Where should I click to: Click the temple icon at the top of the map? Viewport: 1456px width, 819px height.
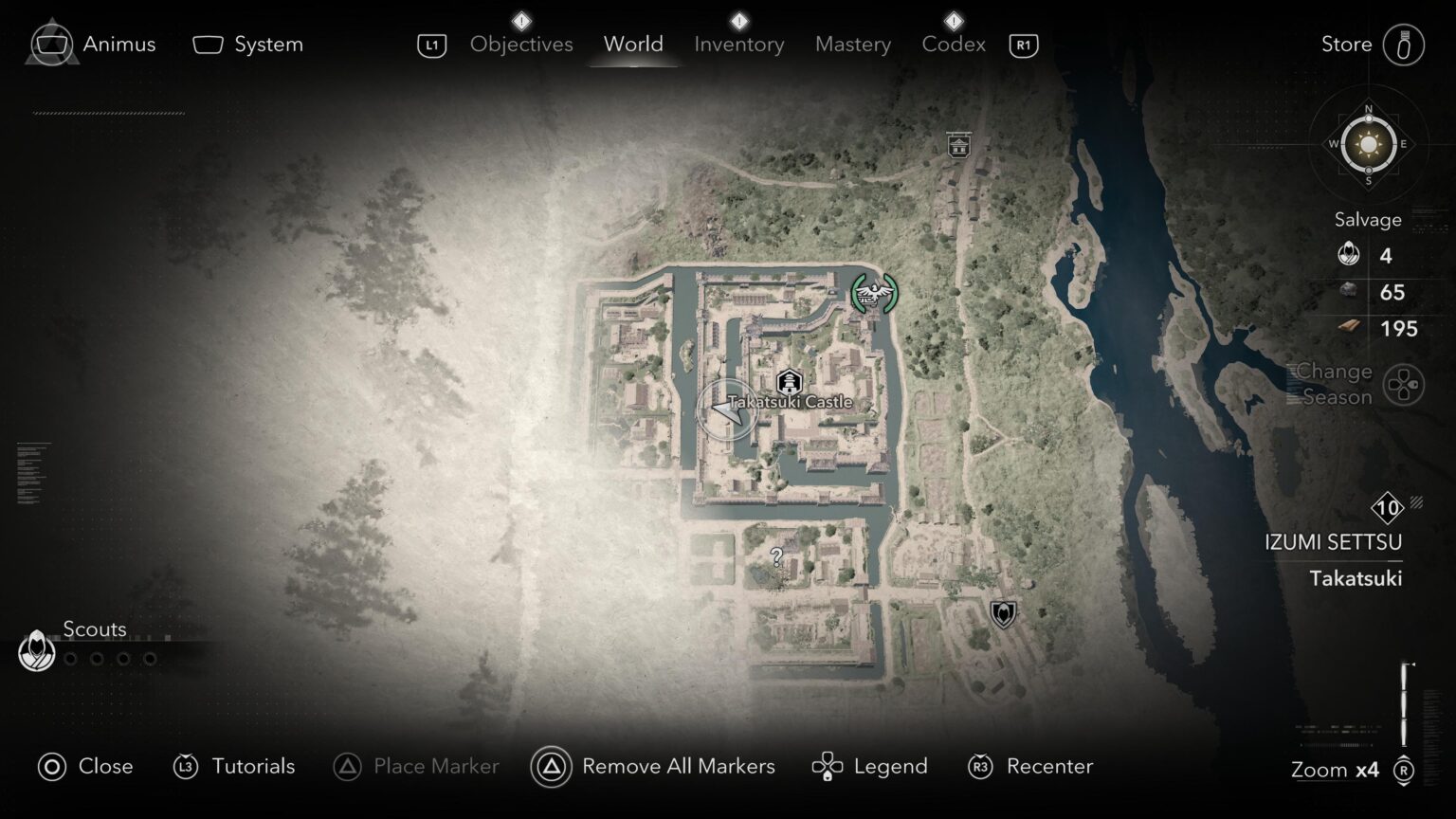click(961, 145)
